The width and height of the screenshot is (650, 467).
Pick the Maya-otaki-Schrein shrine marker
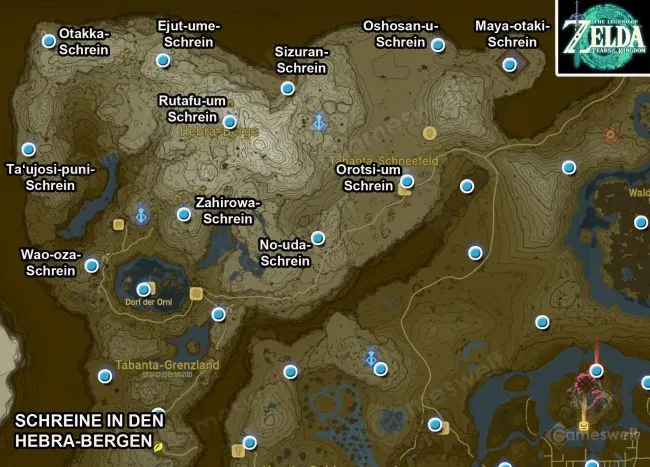(509, 65)
